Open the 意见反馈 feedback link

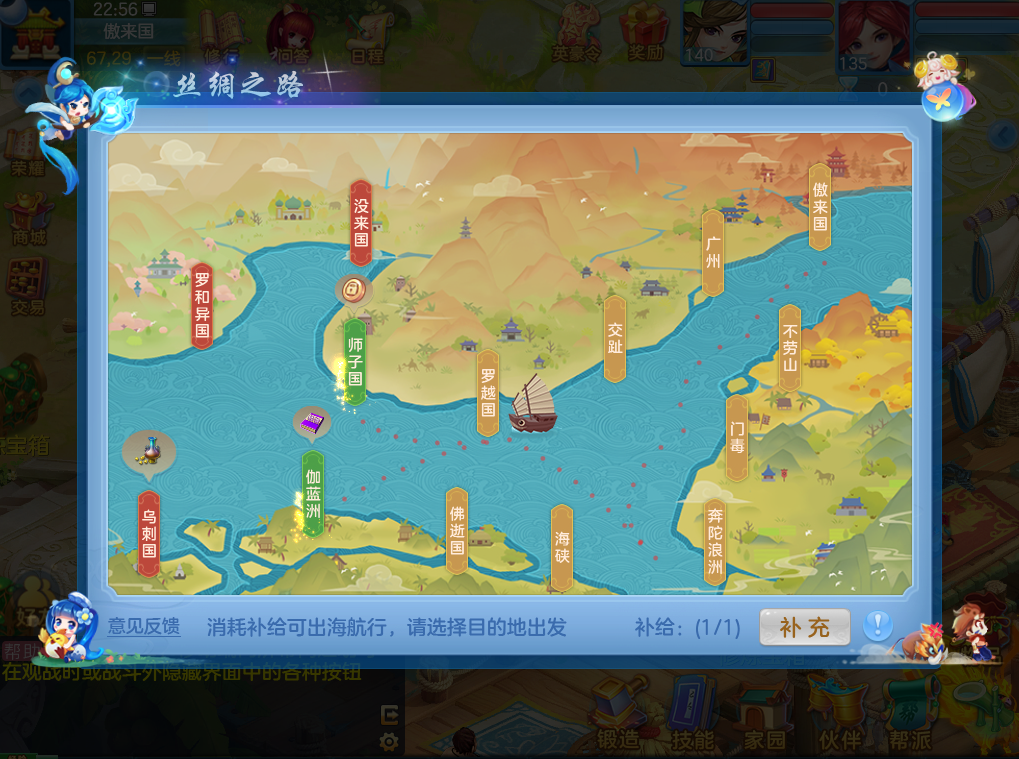click(144, 628)
